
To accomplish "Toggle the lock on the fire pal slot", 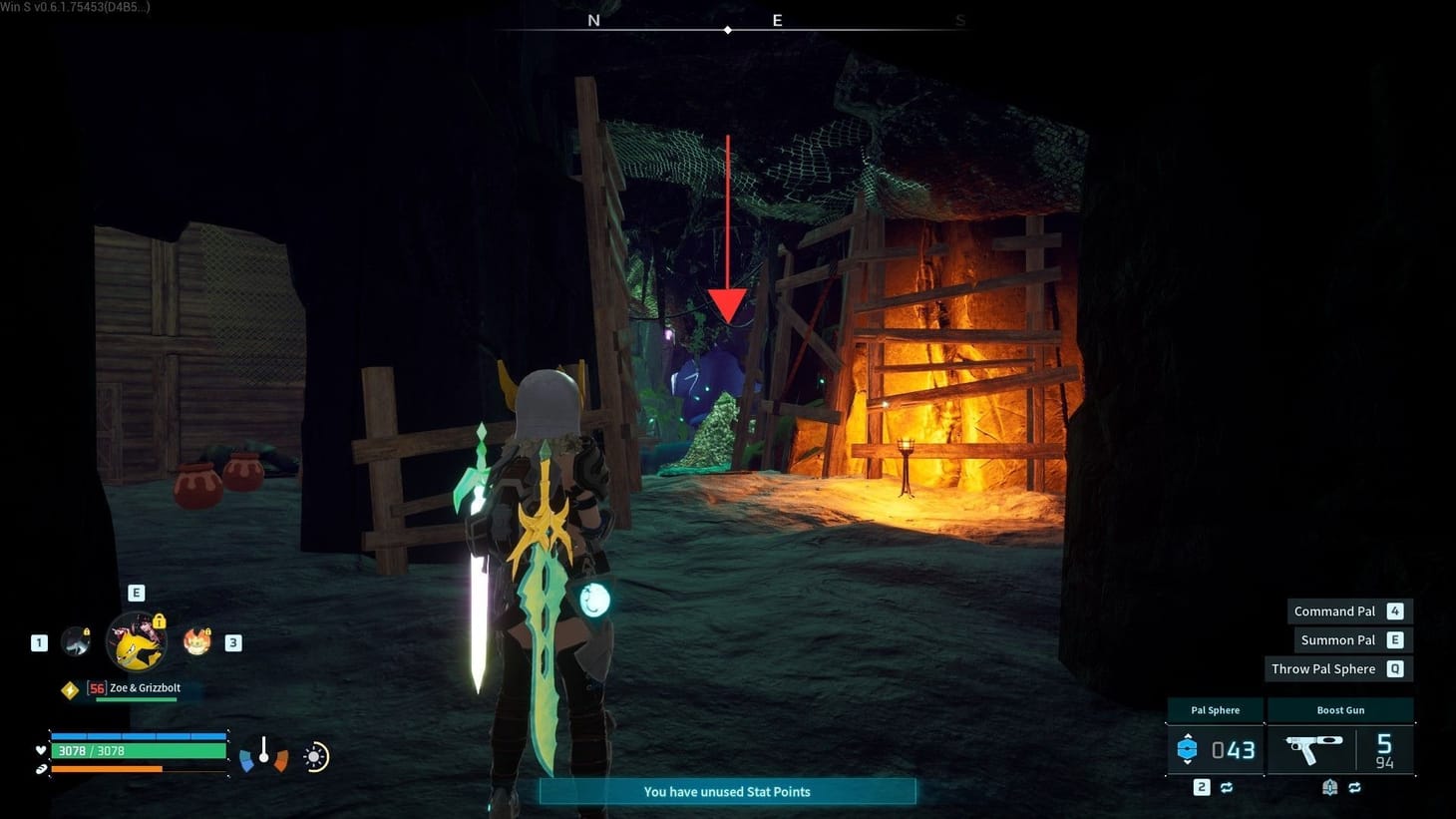I will (208, 631).
